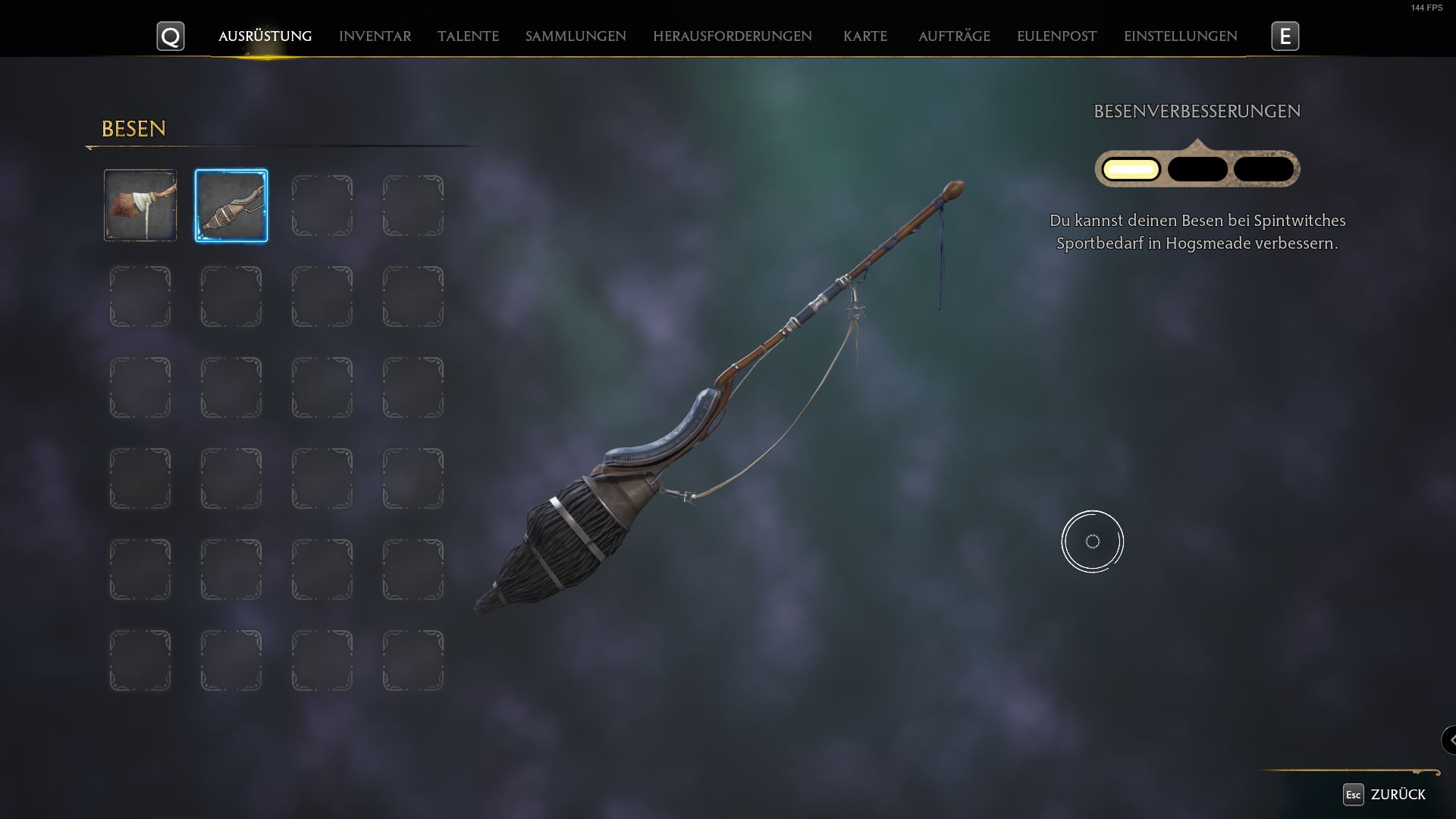Click the E shortcut key icon

pos(1285,36)
